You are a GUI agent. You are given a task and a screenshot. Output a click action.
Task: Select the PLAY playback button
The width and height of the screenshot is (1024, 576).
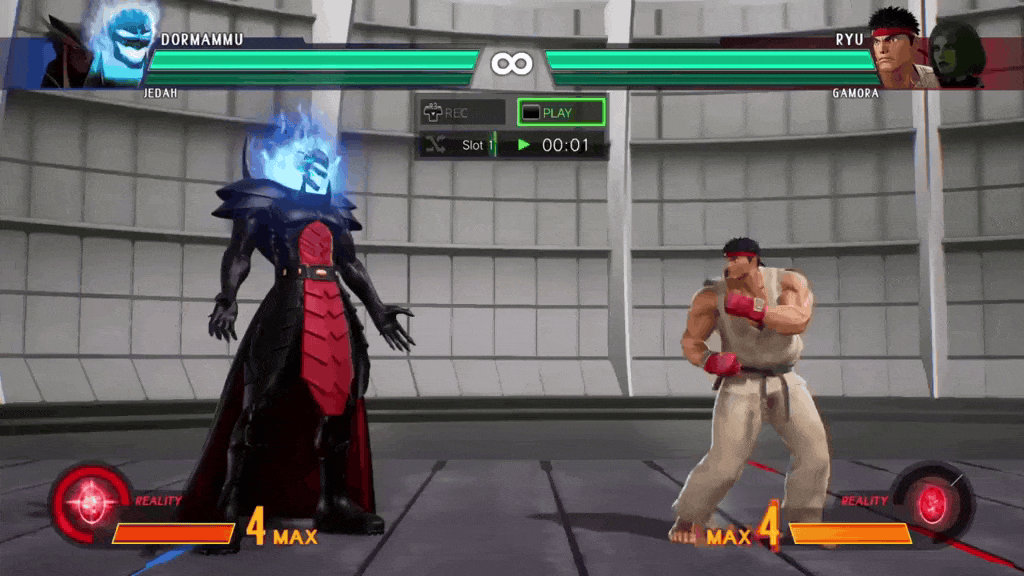pos(560,112)
